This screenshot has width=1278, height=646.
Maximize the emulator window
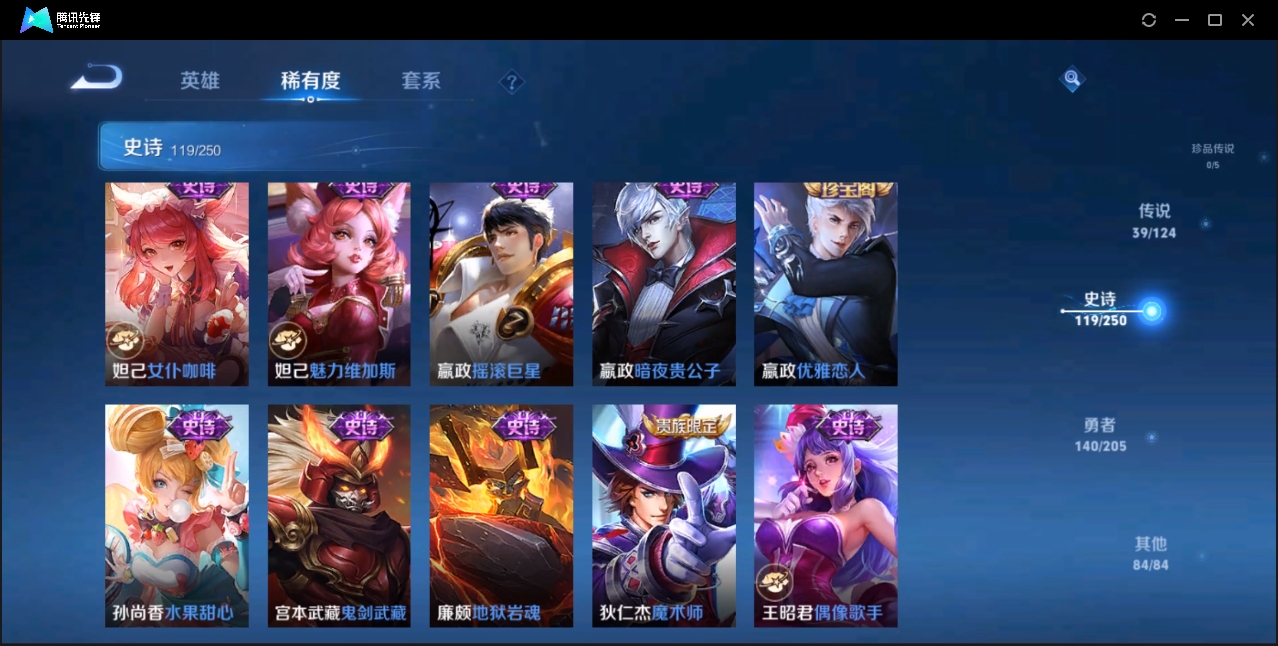[1215, 20]
